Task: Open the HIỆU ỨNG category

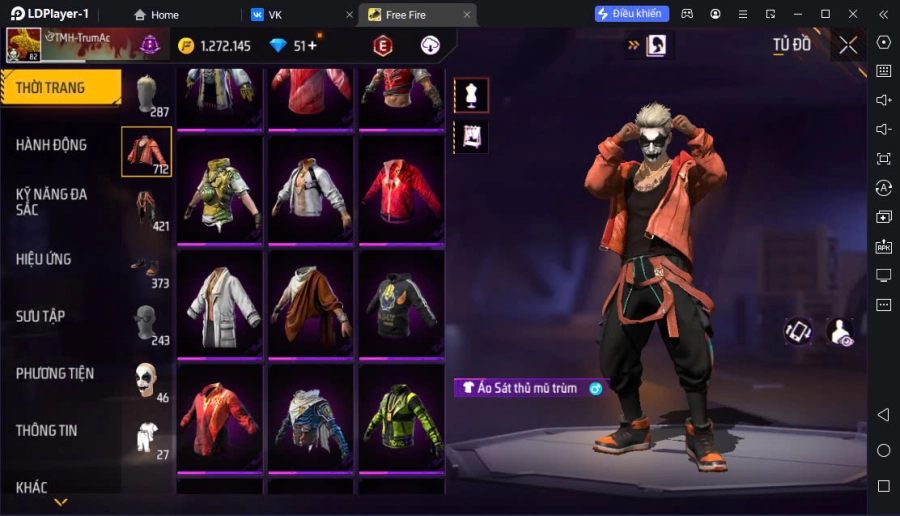Action: point(44,259)
